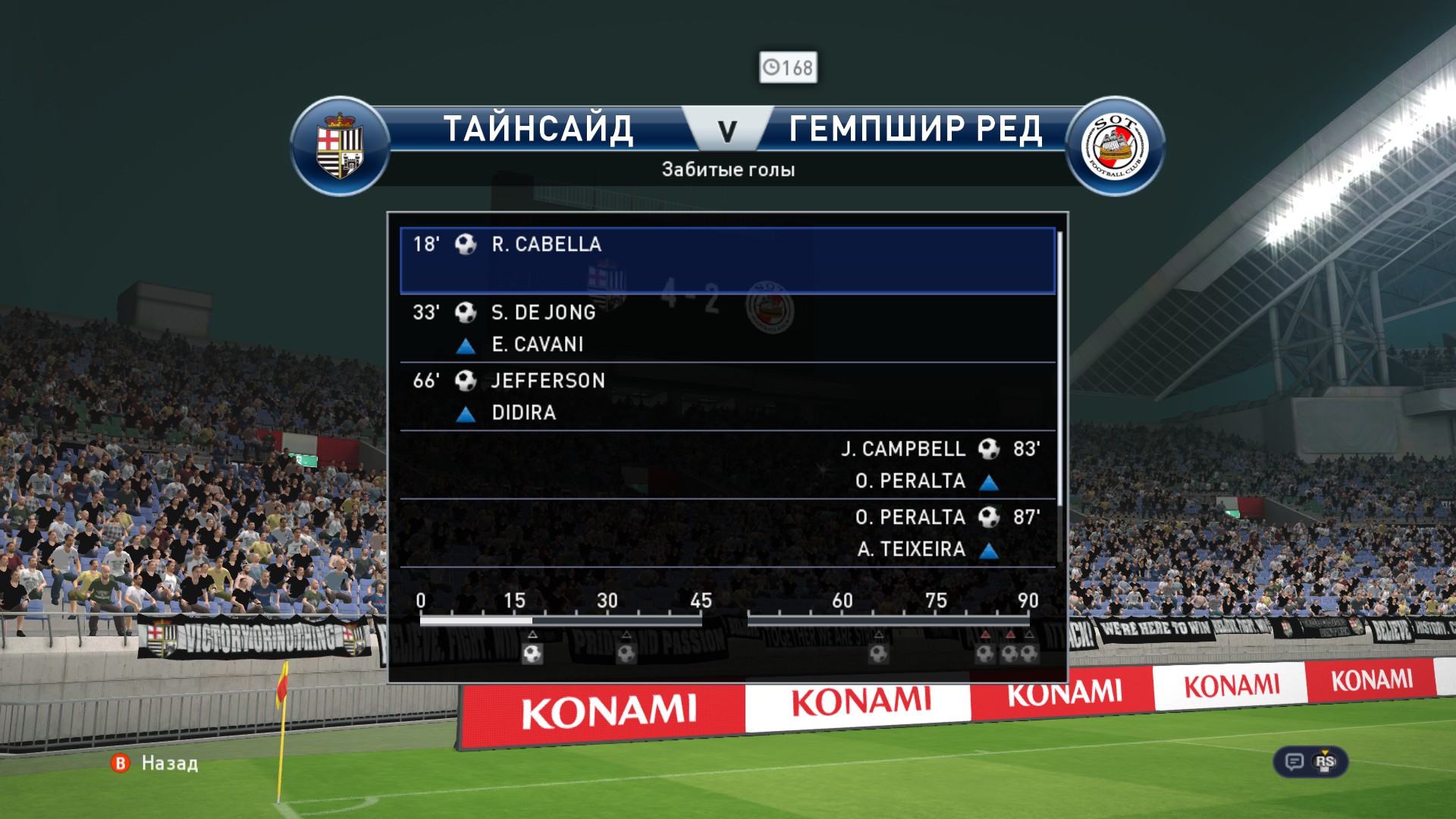
Task: Click the 18th-minute ball marker on the timeline
Action: (x=532, y=653)
